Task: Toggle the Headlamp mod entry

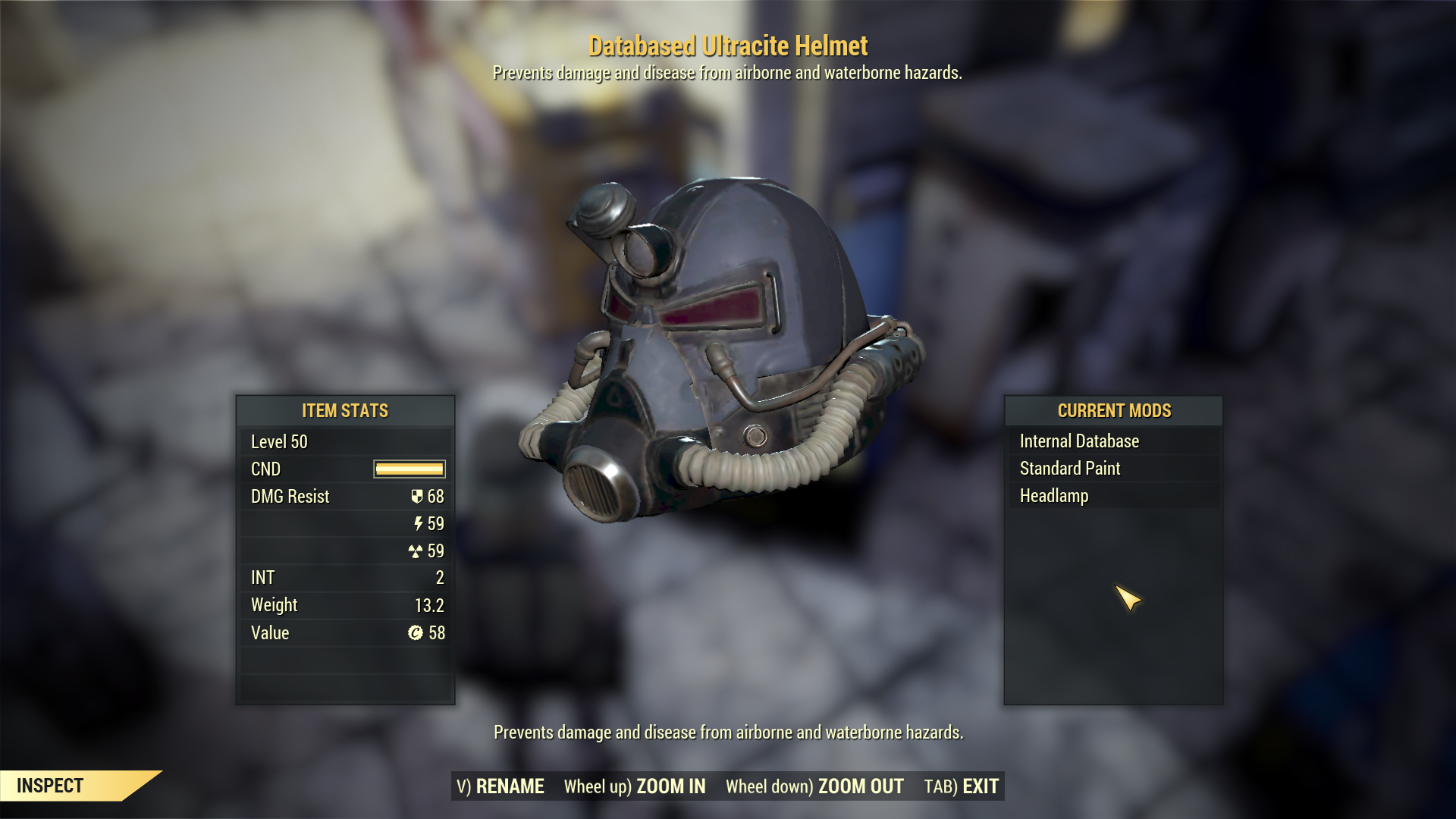Action: (1054, 495)
